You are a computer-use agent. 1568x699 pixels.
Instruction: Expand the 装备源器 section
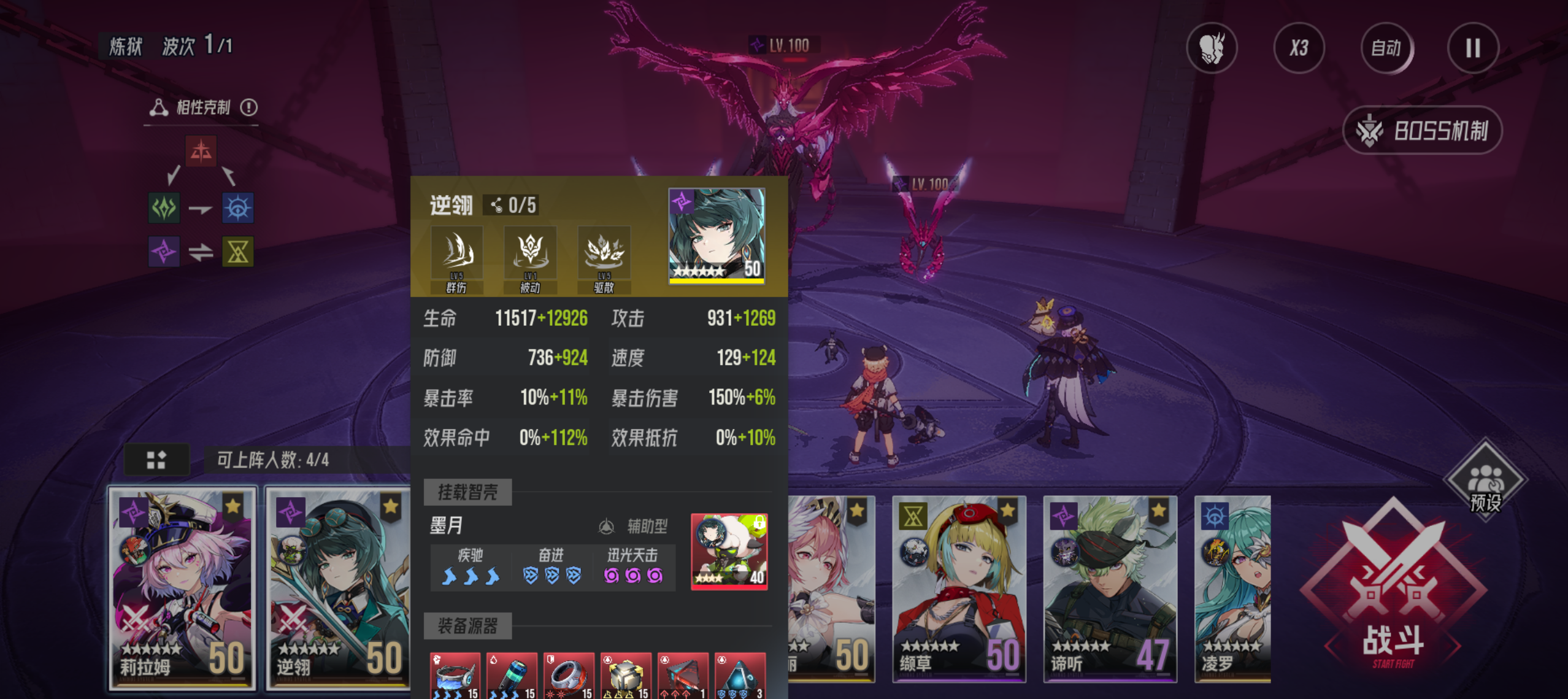[468, 627]
